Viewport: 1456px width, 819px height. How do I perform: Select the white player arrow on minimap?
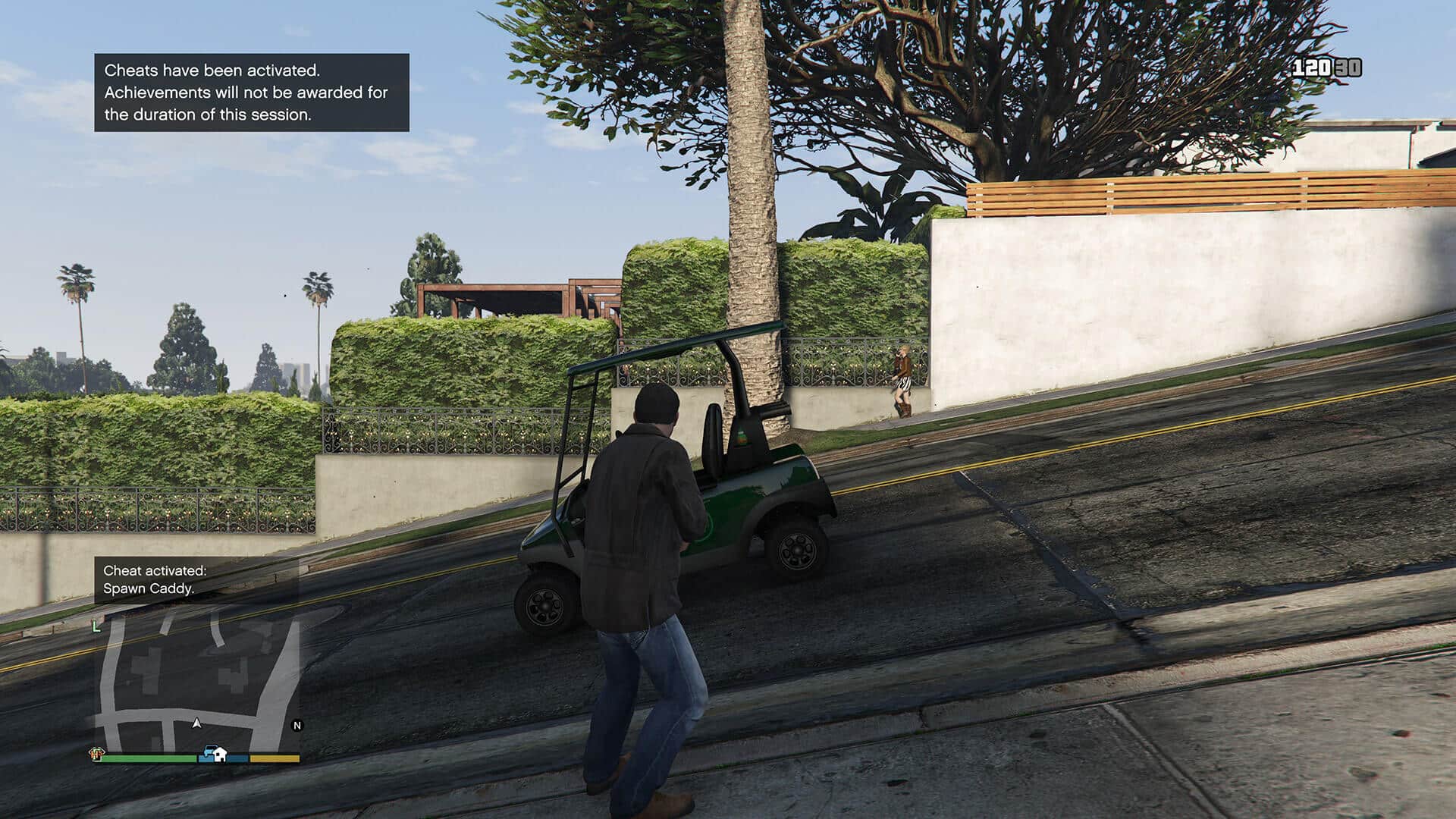[196, 723]
